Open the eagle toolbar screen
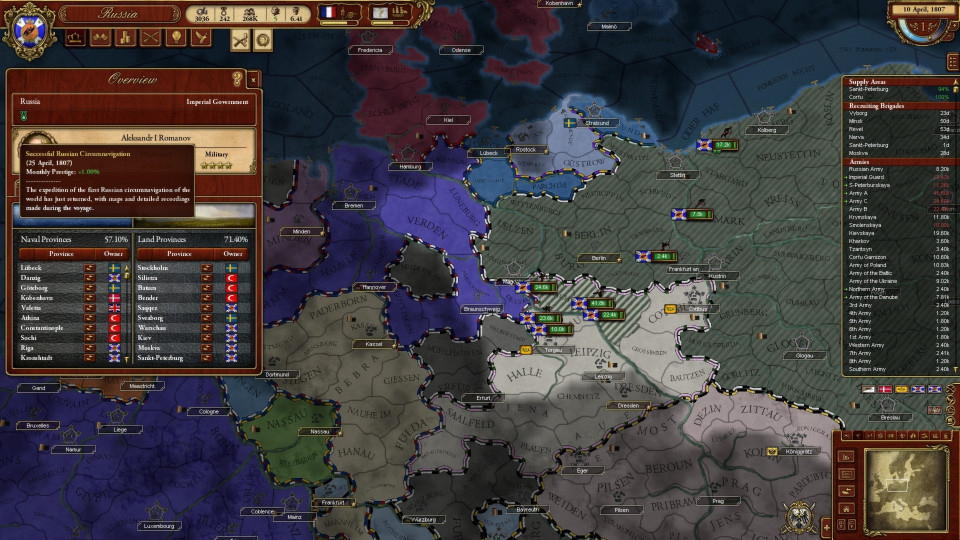Viewport: 960px width, 540px height. click(x=202, y=37)
